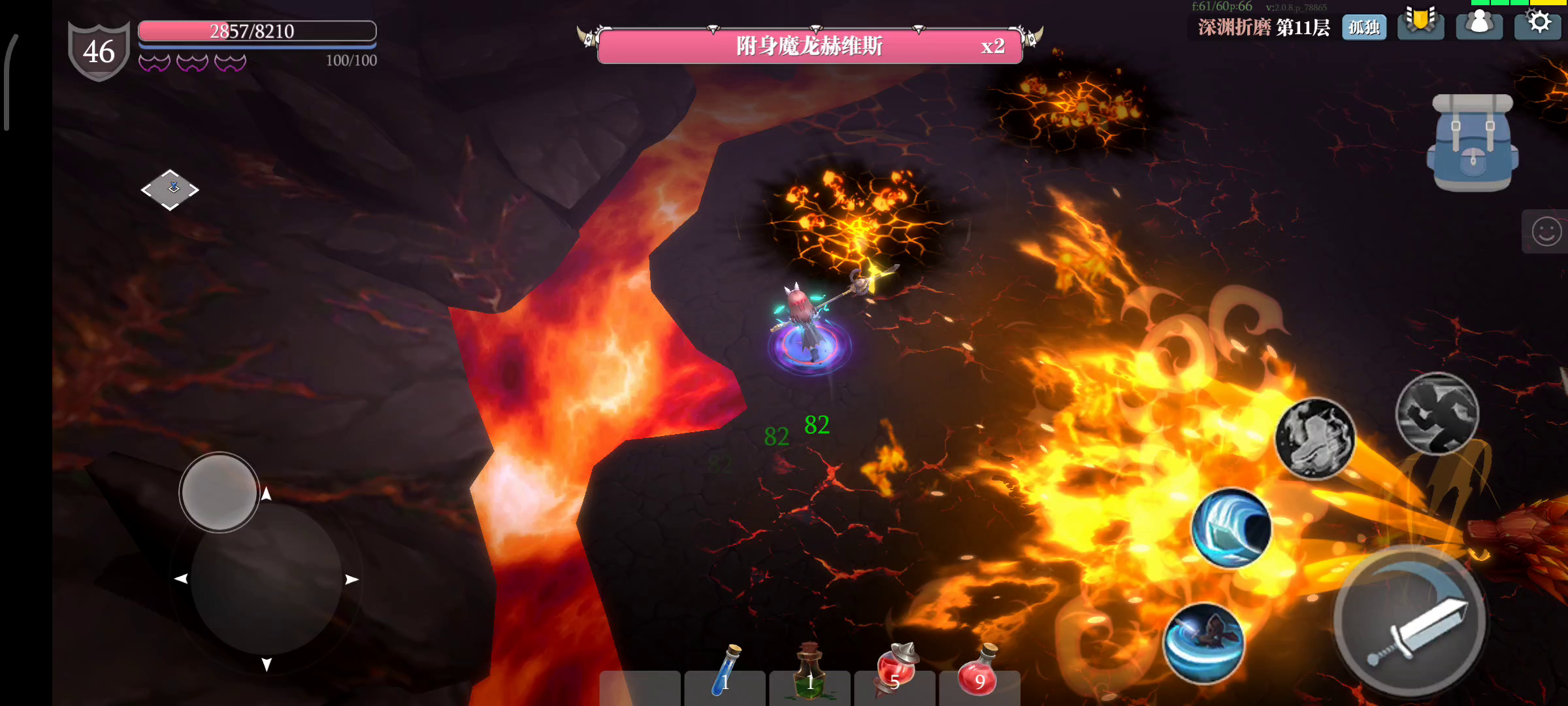
Task: Trigger the grey dodge roll skill
Action: tap(1315, 438)
